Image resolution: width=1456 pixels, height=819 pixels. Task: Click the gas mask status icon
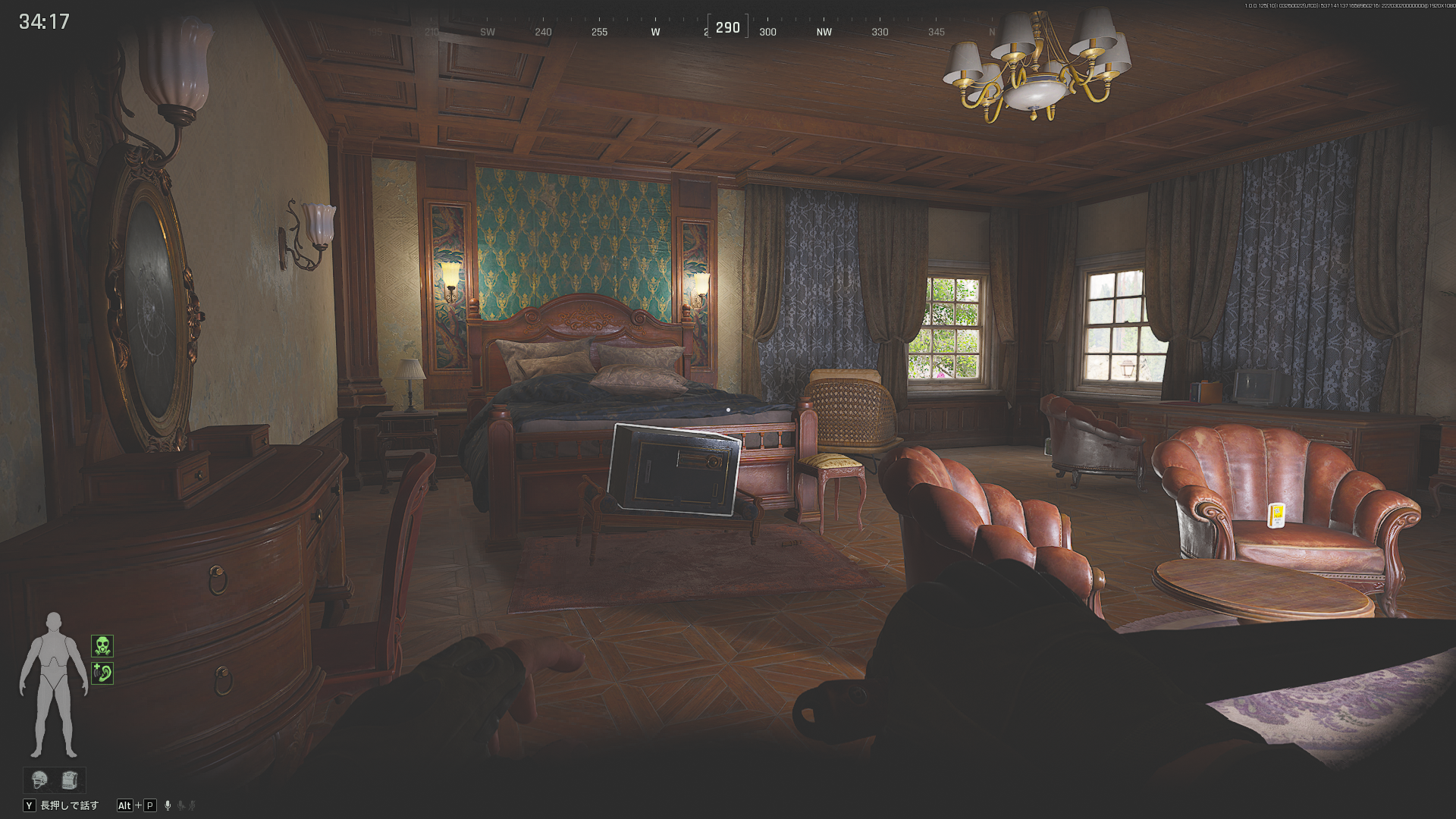point(102,646)
